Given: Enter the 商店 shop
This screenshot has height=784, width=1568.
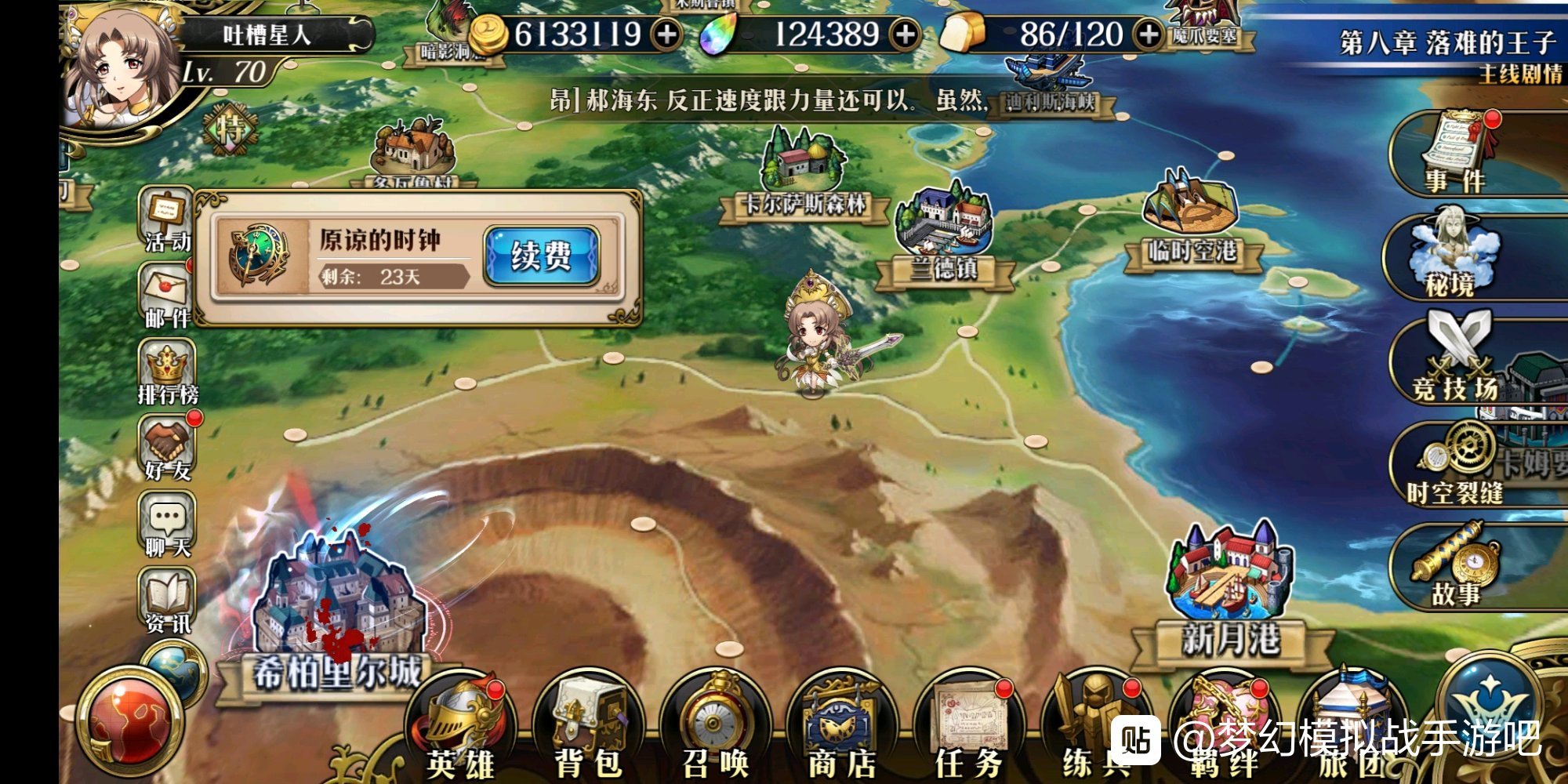Looking at the screenshot, I should pos(842,729).
